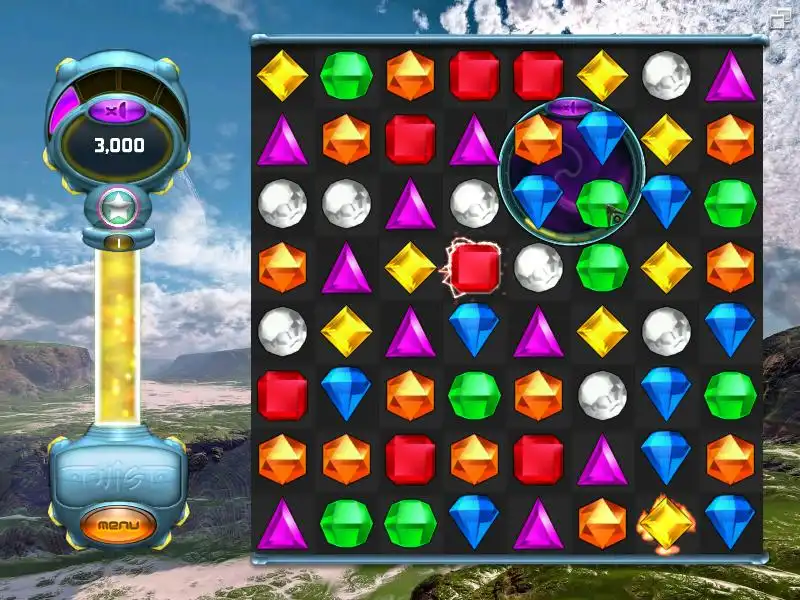The height and width of the screenshot is (600, 800).
Task: Select the sparking red lightning gem
Action: point(474,267)
